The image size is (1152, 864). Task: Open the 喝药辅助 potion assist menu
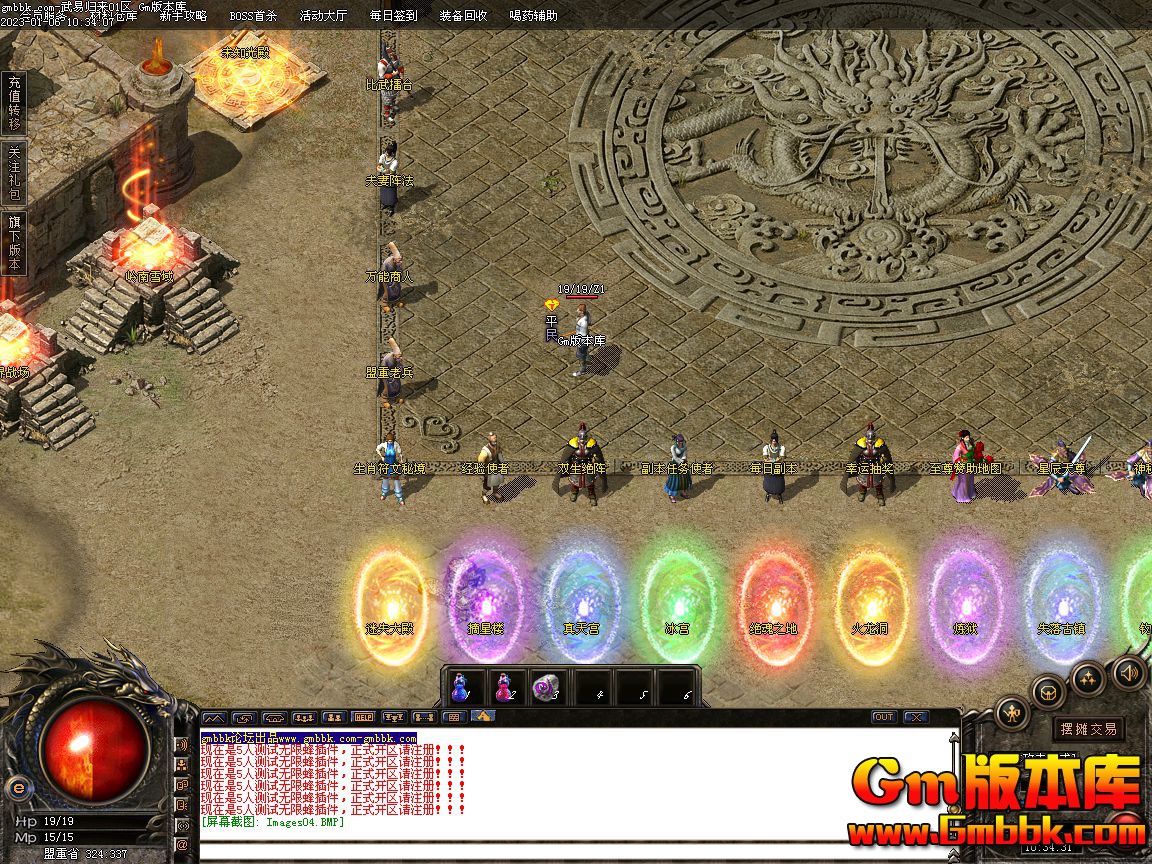[x=533, y=16]
